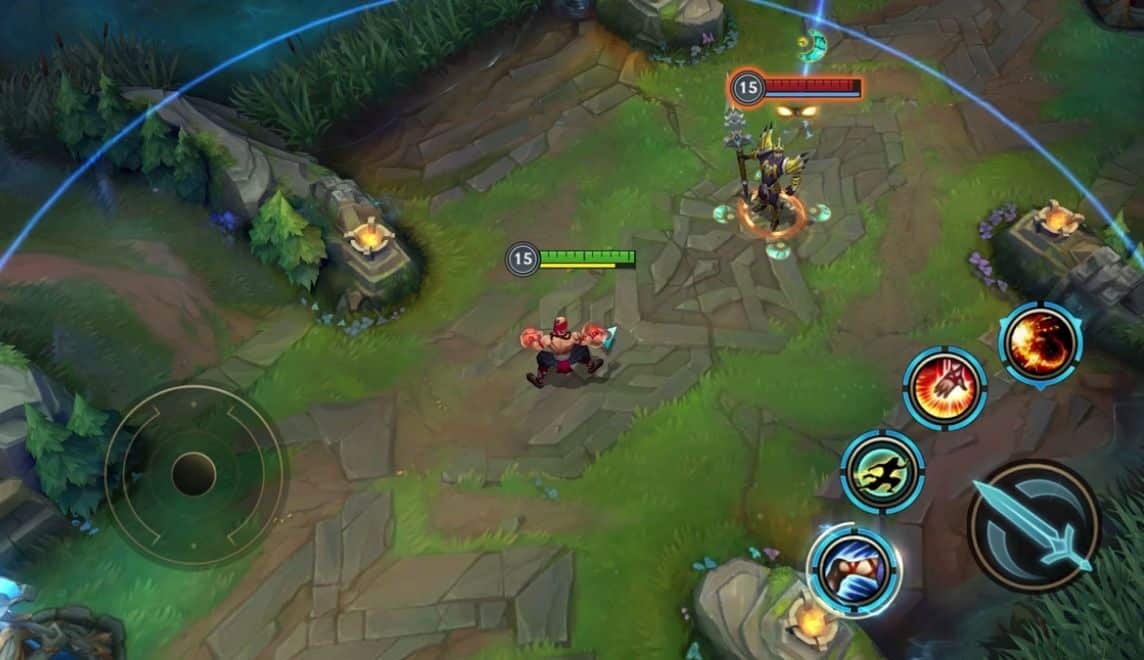This screenshot has width=1144, height=660.
Task: Click the virtual movement joystick knob
Action: tap(194, 474)
